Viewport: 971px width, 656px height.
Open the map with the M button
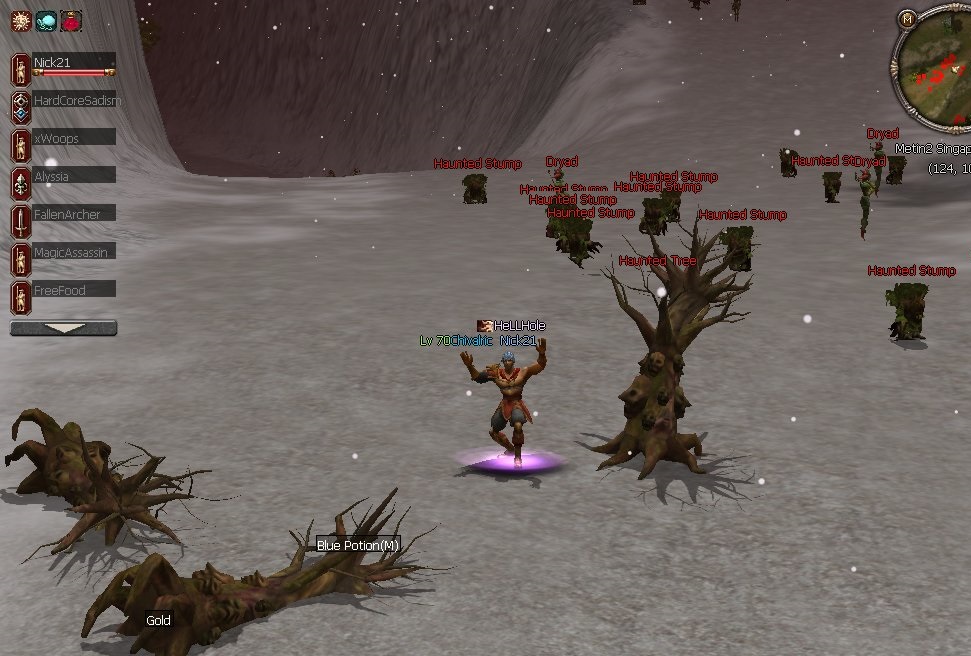pos(907,18)
